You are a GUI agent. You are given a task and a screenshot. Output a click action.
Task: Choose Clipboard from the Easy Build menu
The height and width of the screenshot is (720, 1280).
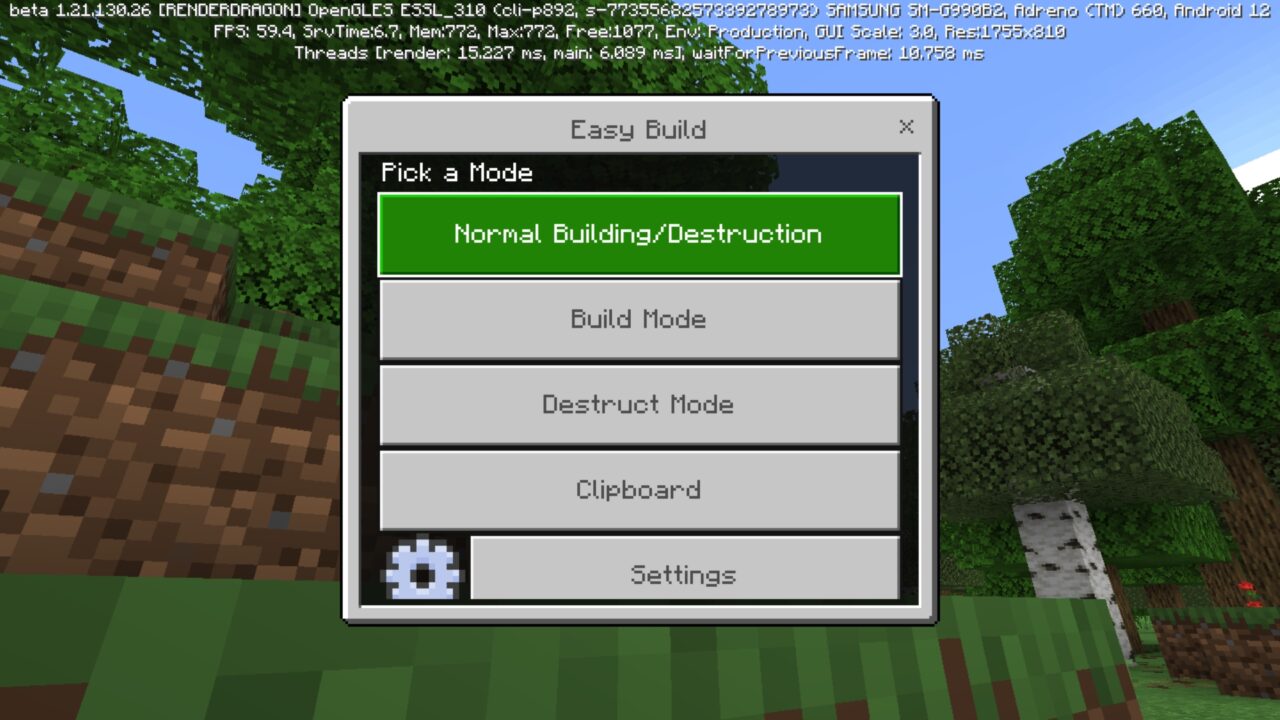pos(640,489)
